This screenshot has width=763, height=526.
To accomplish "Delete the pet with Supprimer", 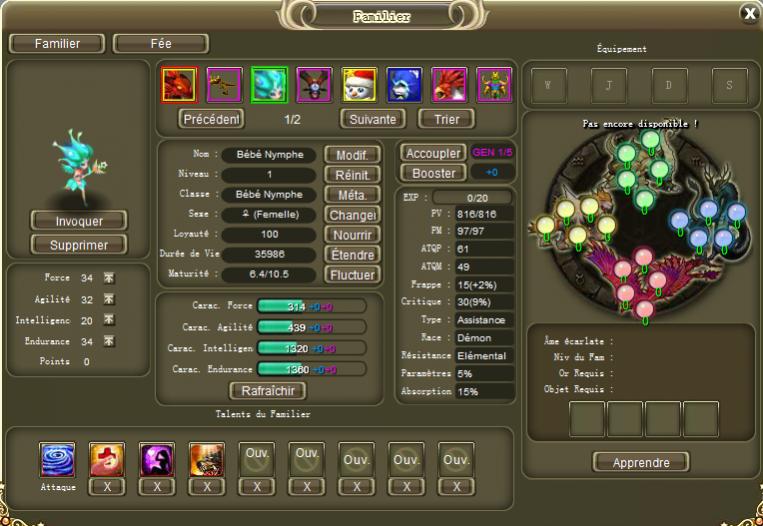I will click(x=79, y=245).
